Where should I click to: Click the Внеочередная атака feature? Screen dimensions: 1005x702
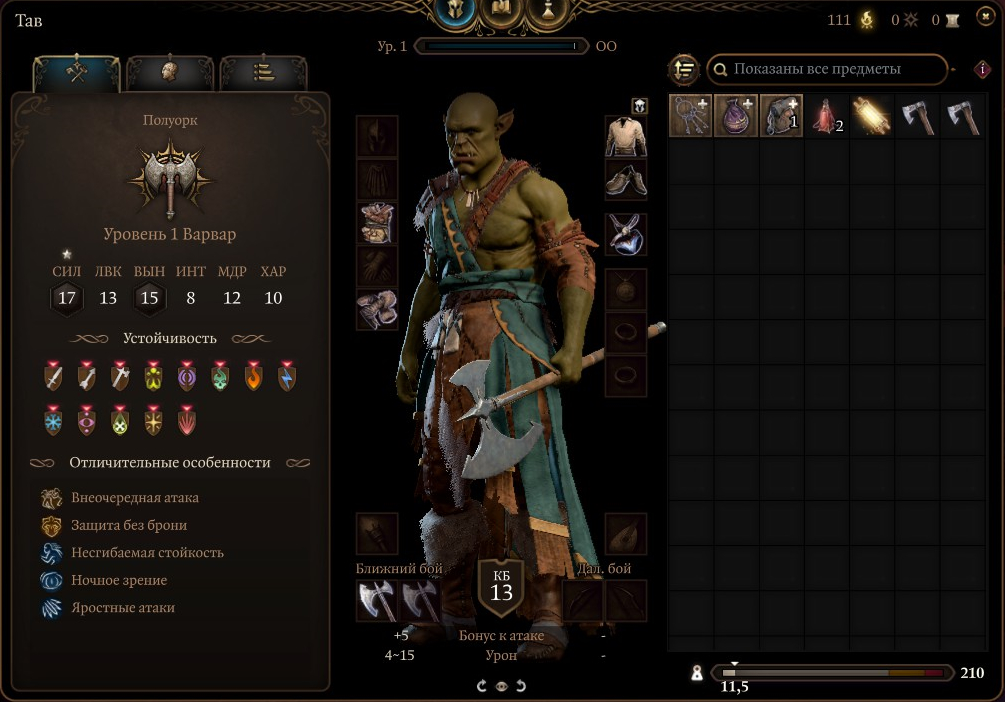coord(135,498)
